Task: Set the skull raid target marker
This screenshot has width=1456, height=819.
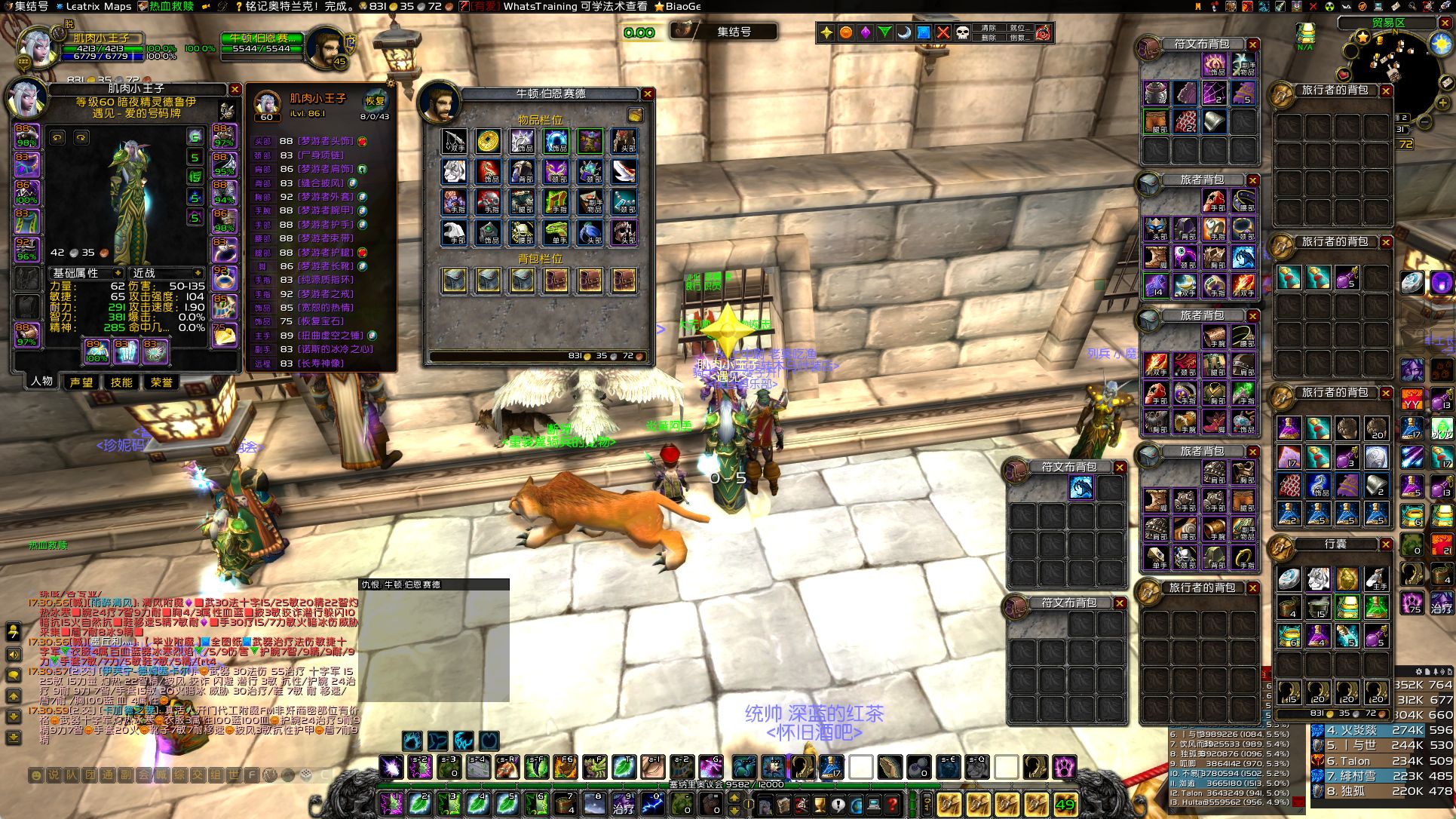Action: [963, 32]
